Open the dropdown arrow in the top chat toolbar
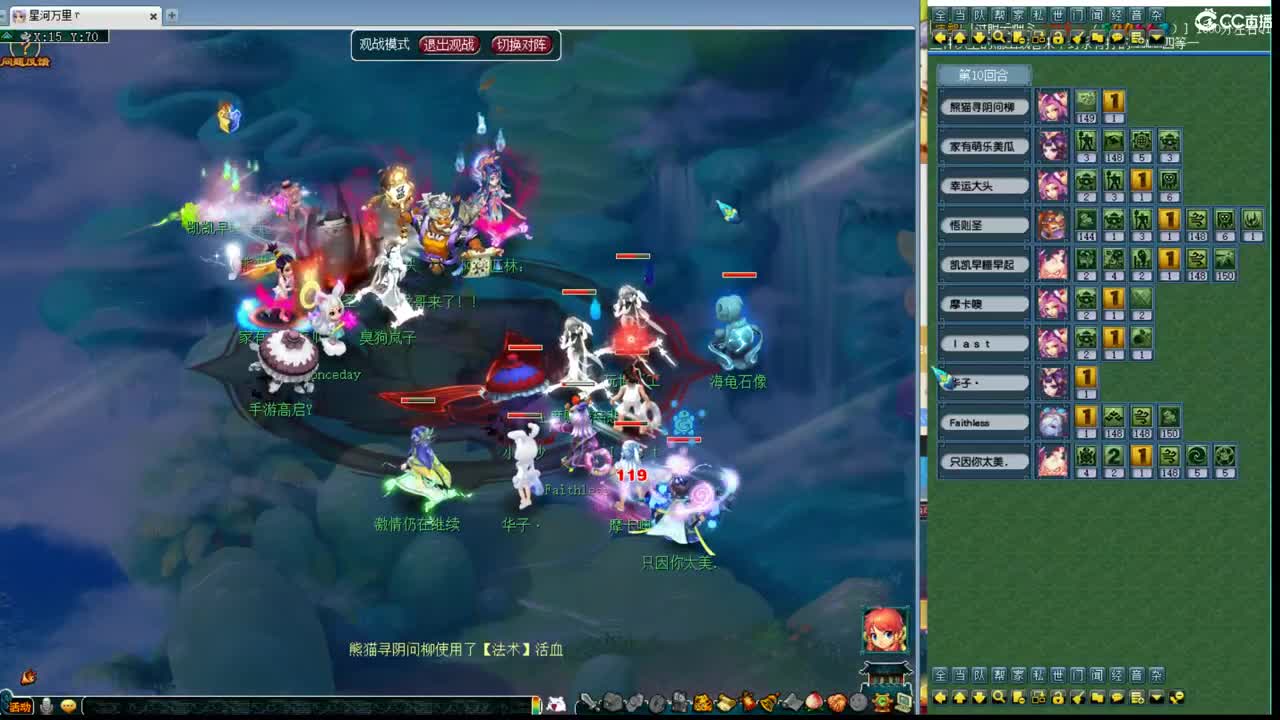1280x720 pixels. [1155, 37]
